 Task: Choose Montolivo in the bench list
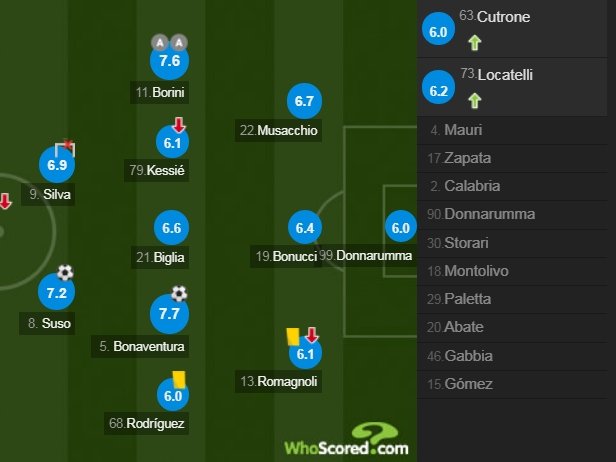[516, 271]
